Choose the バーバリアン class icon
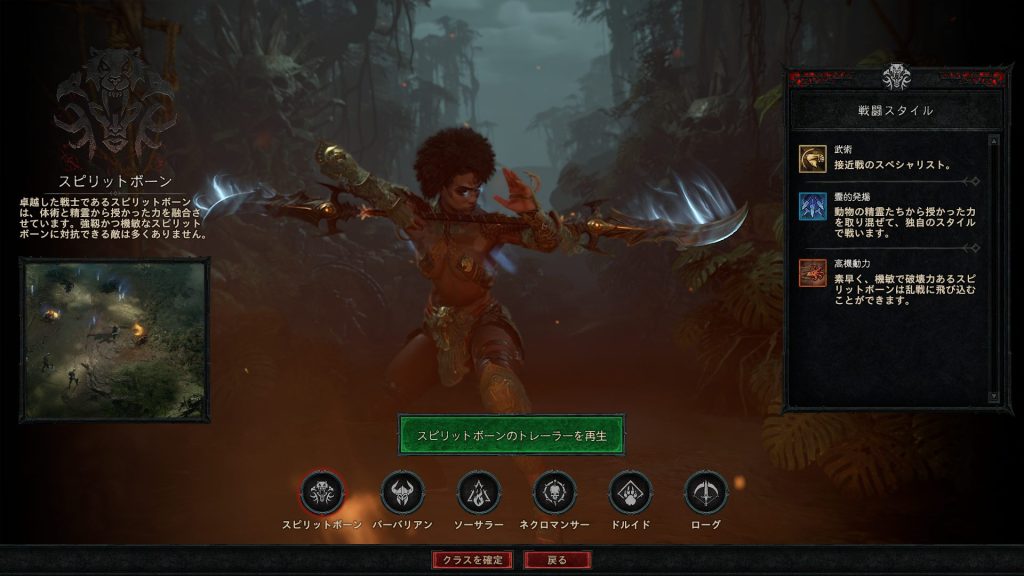 tap(402, 493)
